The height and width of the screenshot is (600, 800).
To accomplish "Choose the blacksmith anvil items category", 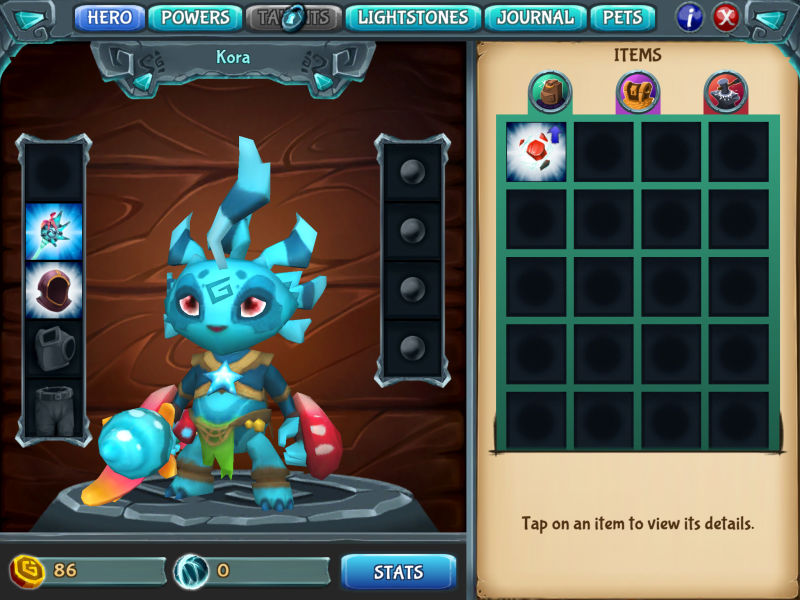I will pyautogui.click(x=725, y=93).
